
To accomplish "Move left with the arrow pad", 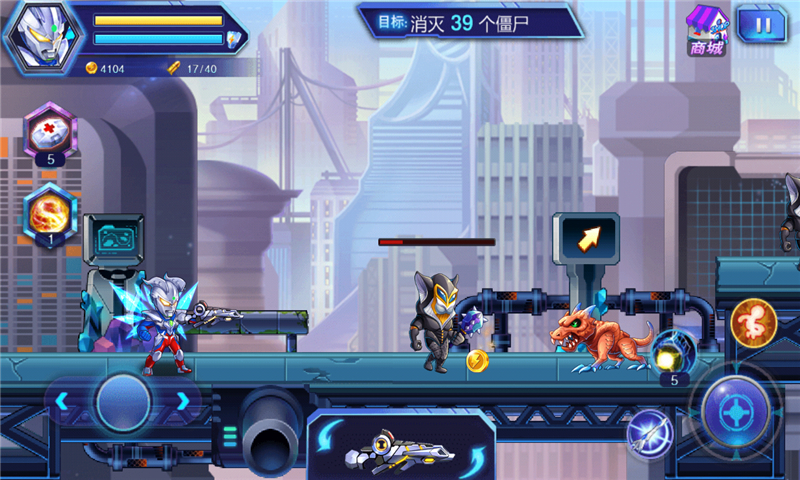I will coord(62,401).
